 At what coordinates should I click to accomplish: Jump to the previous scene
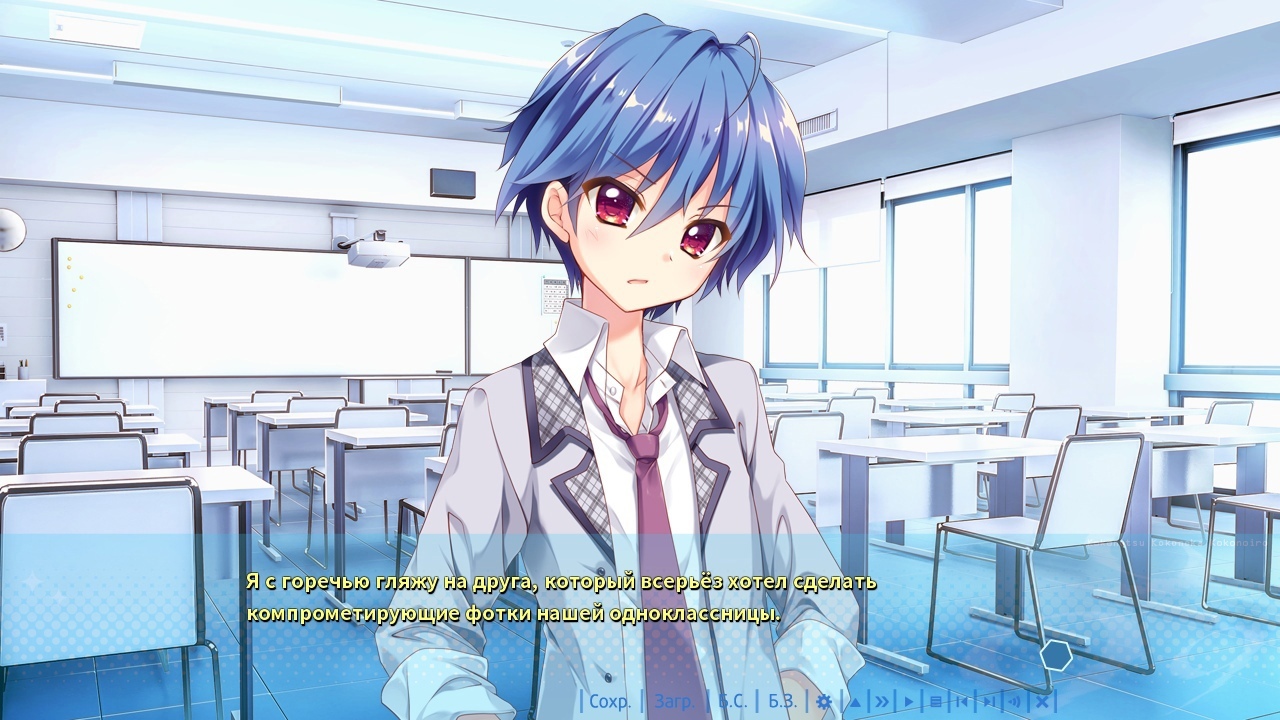point(962,701)
